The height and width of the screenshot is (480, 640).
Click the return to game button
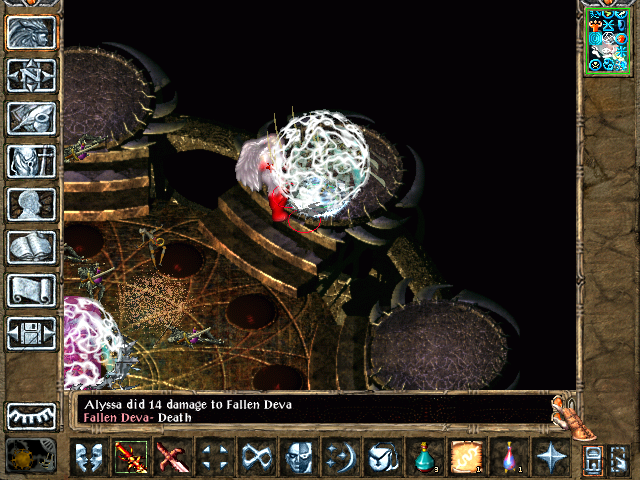[31, 33]
